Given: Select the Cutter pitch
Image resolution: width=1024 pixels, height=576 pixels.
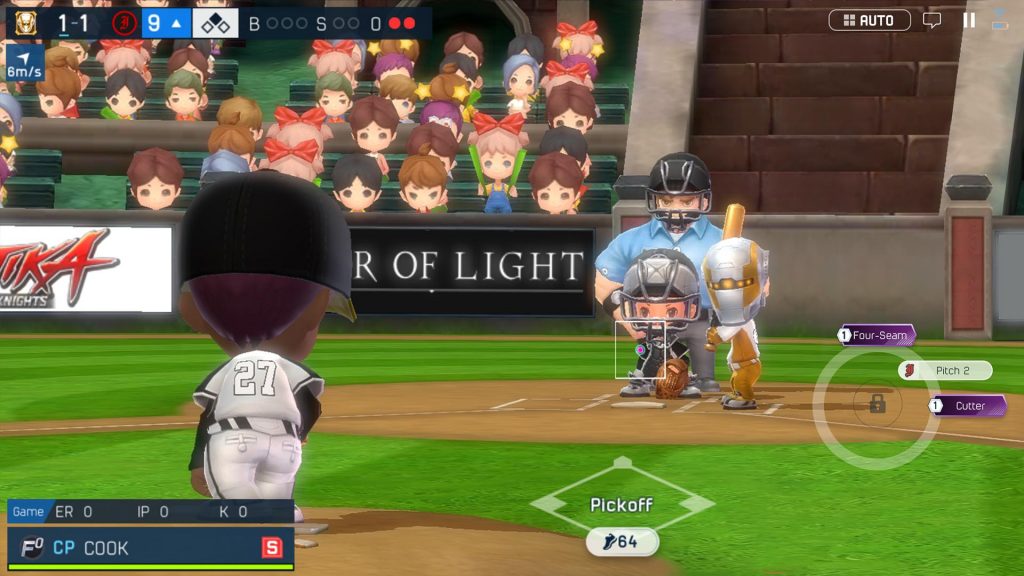Looking at the screenshot, I should click(x=967, y=406).
